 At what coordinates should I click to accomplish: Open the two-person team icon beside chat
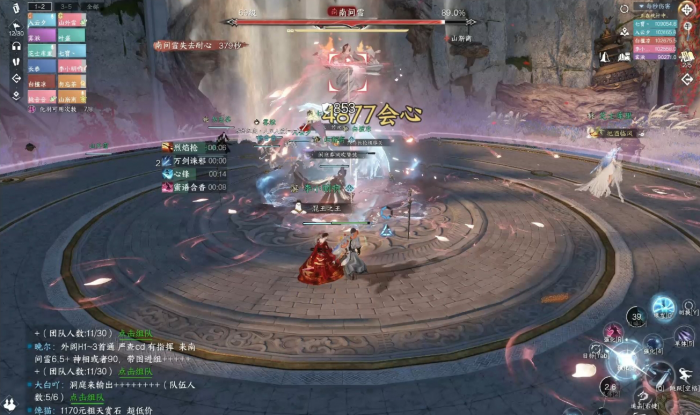13,406
